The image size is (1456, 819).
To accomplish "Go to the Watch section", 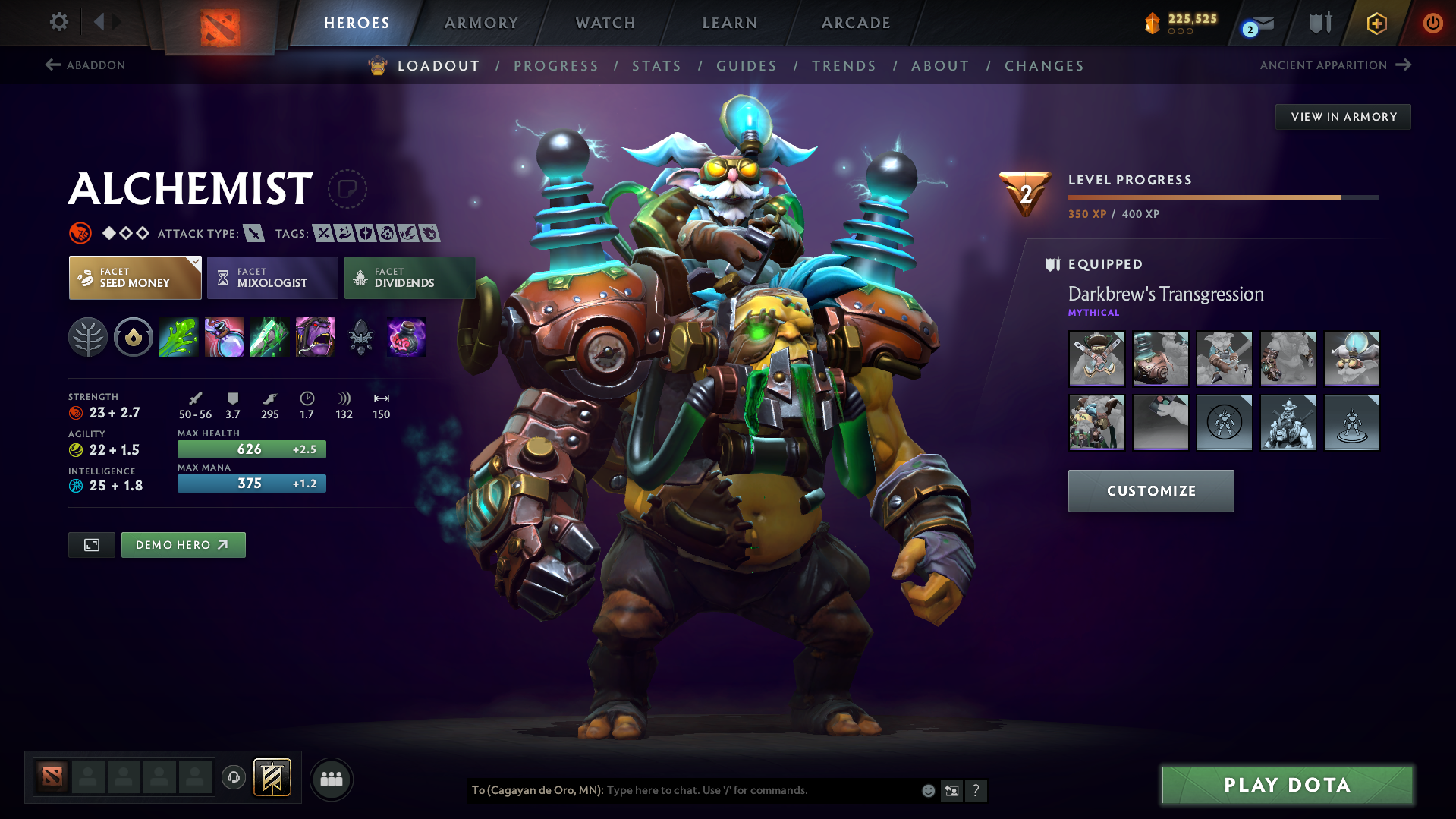I will (x=605, y=23).
